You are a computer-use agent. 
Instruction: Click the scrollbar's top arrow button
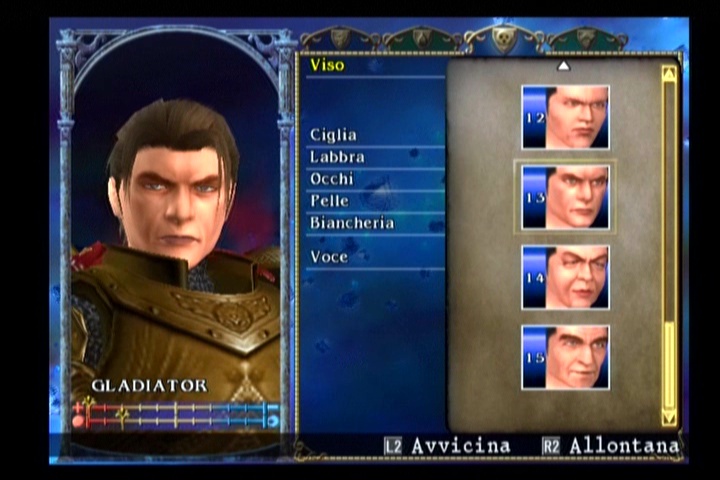(x=669, y=73)
